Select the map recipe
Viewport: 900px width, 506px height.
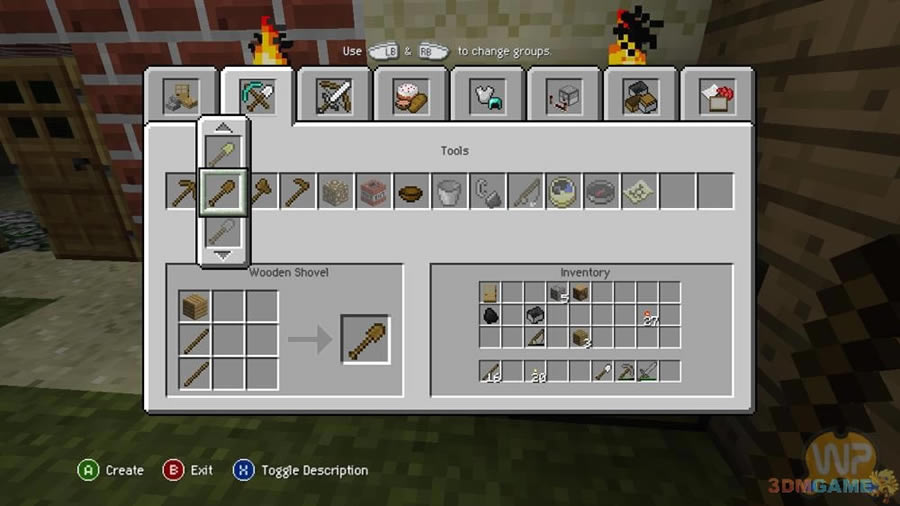(x=639, y=192)
